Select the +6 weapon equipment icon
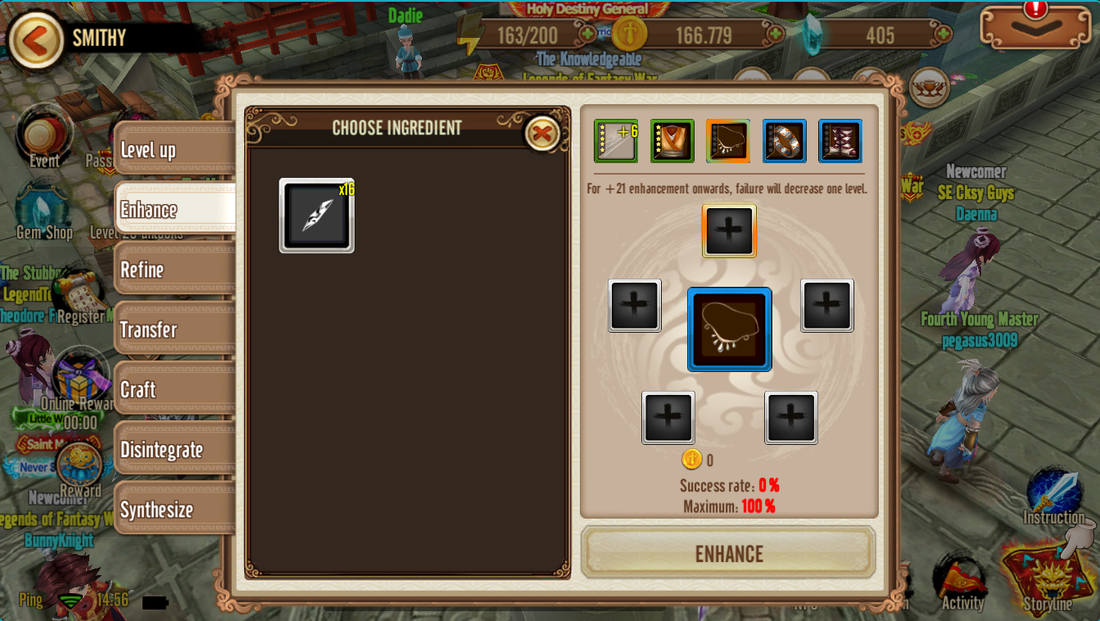This screenshot has width=1100, height=621. [x=616, y=141]
